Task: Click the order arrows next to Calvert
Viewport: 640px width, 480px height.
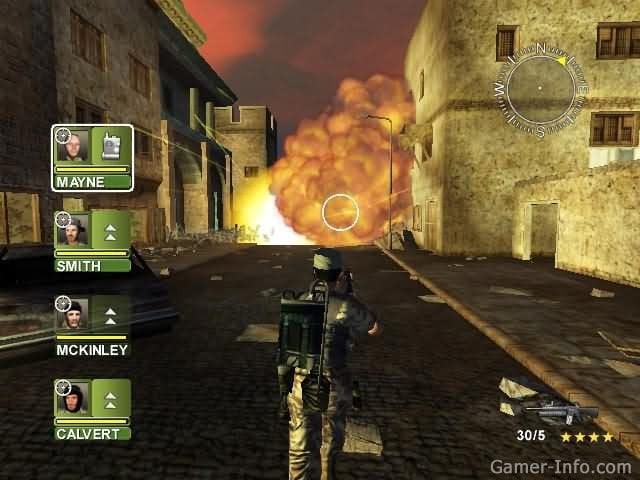Action: 111,400
